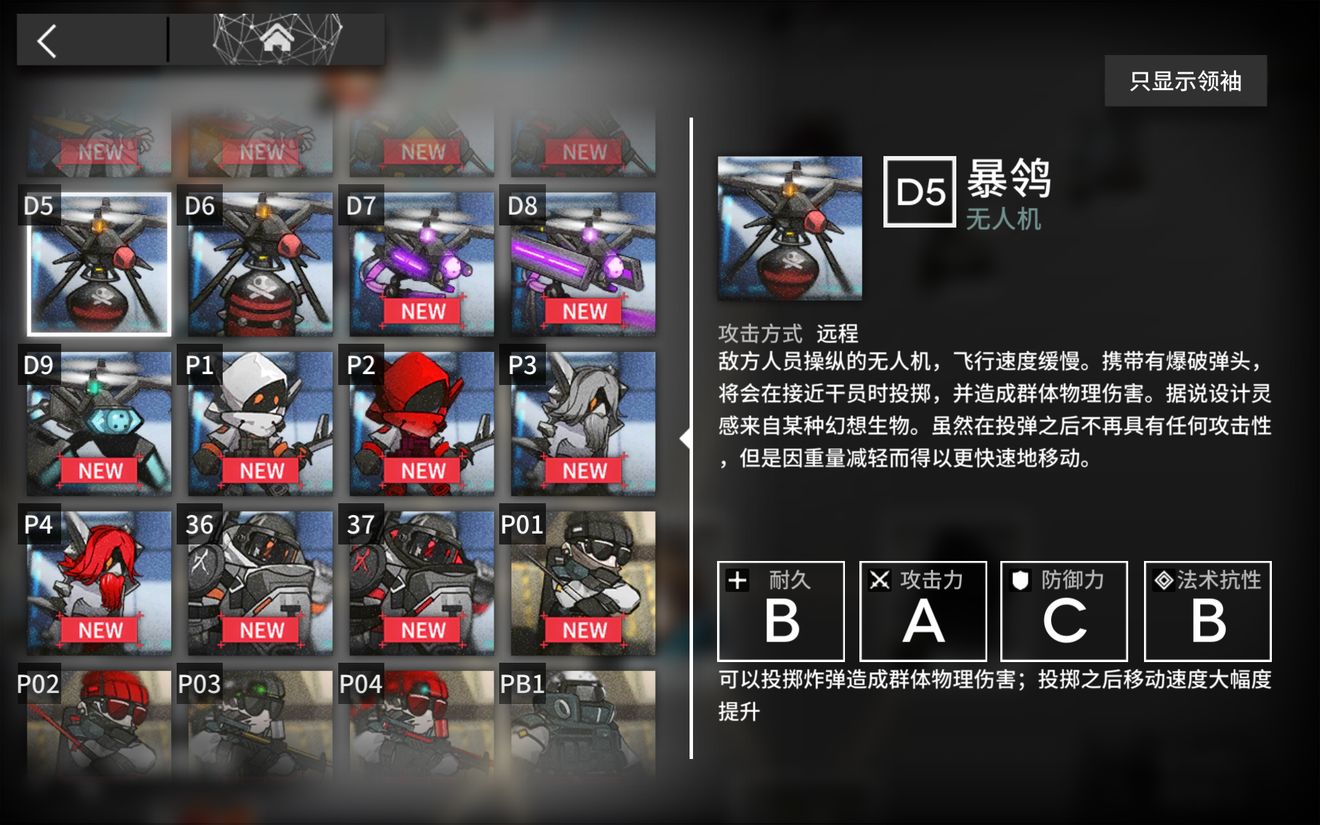Screen dimensions: 1320x825
Task: Select white-hooded enemy P1
Action: click(261, 424)
